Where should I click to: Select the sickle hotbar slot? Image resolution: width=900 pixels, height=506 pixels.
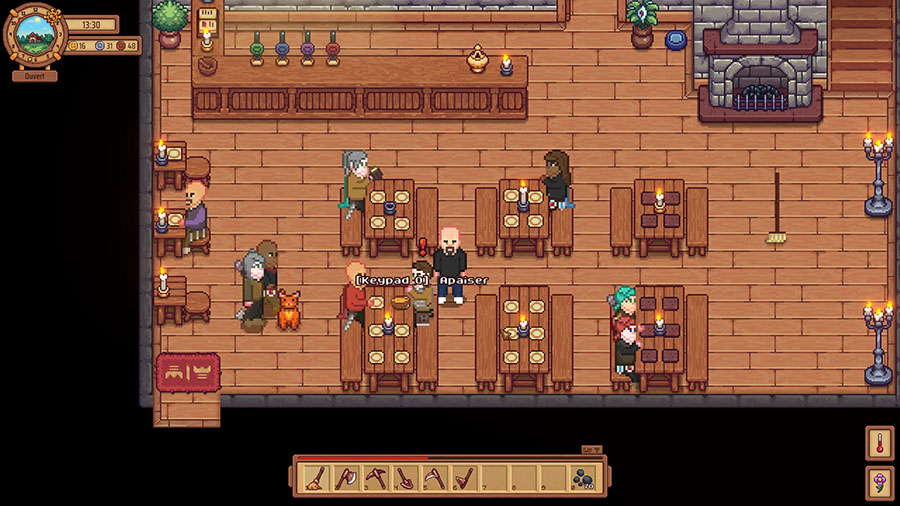(435, 478)
